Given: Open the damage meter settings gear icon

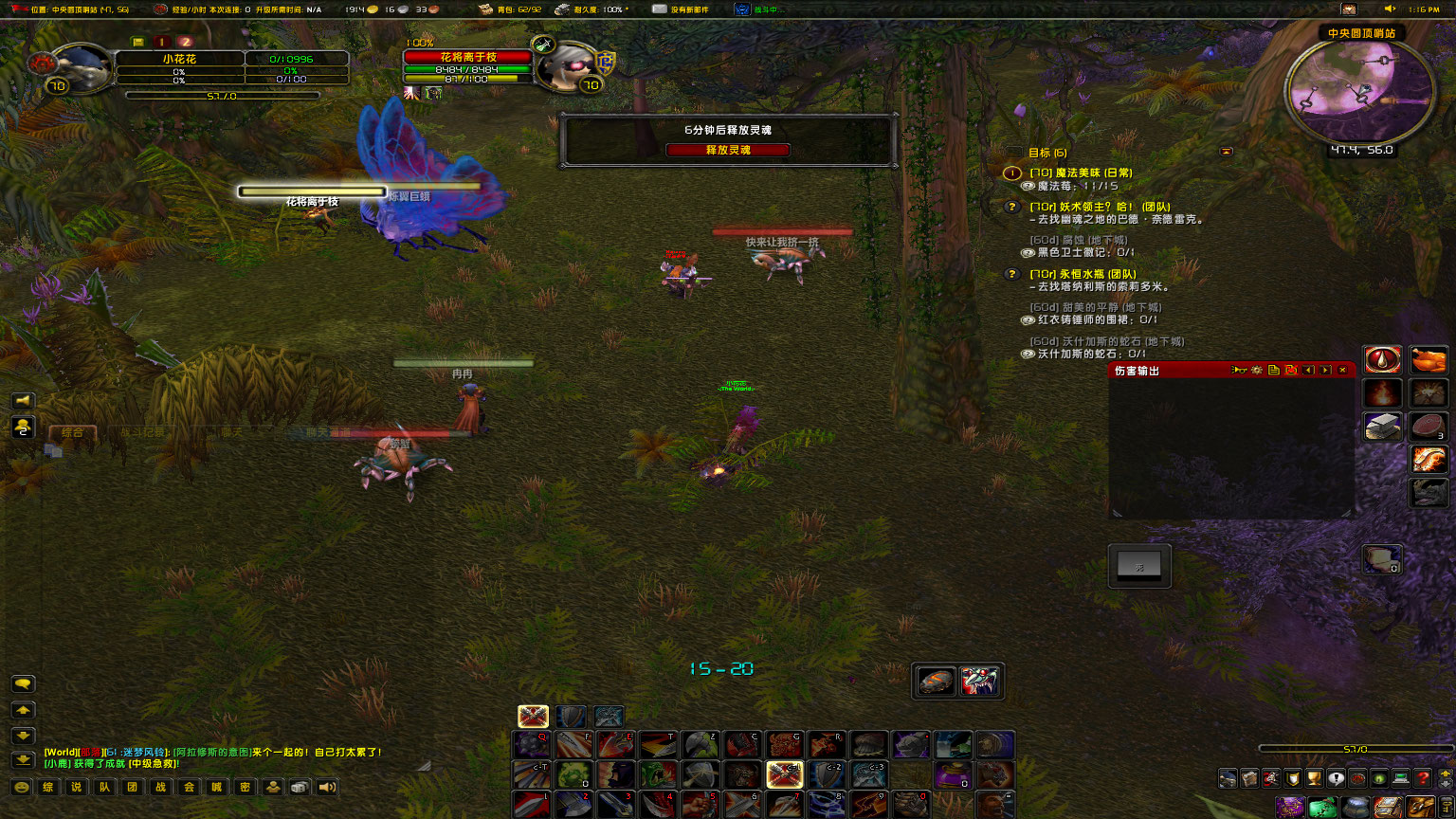Looking at the screenshot, I should [1256, 371].
